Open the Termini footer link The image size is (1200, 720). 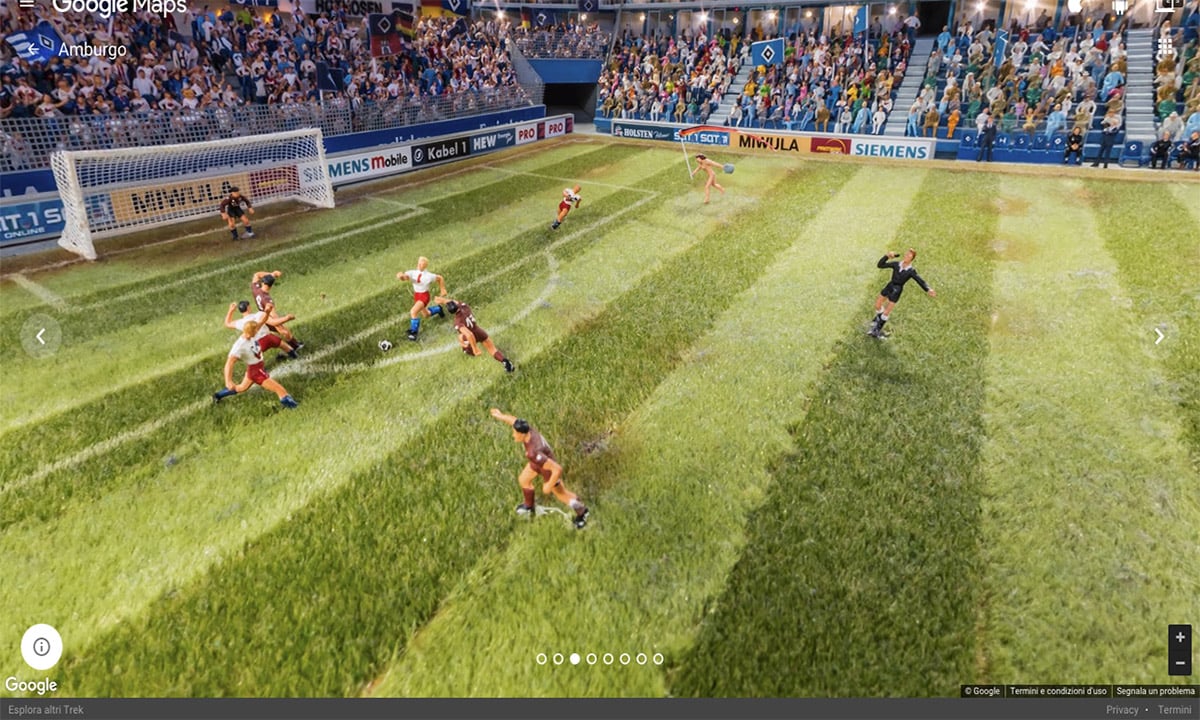1174,710
